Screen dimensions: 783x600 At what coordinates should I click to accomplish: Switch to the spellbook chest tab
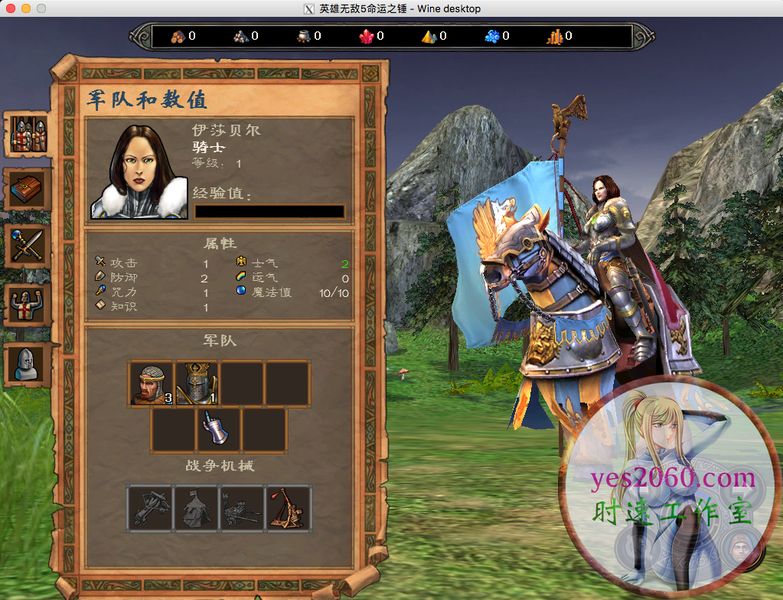28,189
